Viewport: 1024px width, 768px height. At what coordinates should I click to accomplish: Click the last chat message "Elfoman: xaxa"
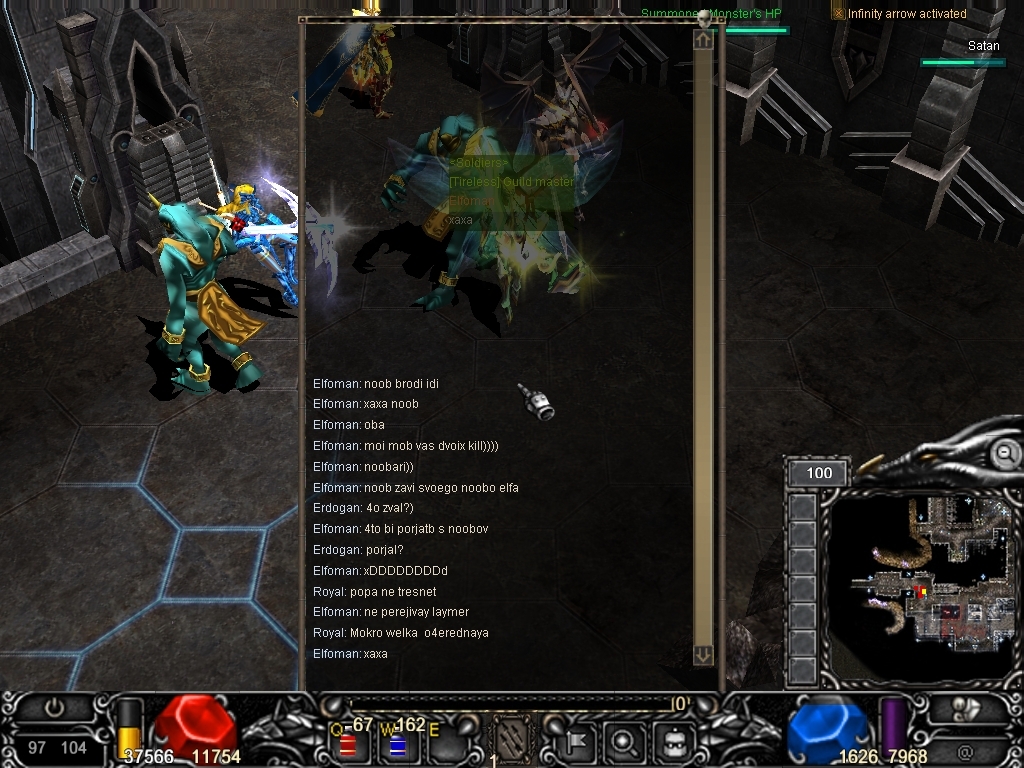[x=350, y=654]
